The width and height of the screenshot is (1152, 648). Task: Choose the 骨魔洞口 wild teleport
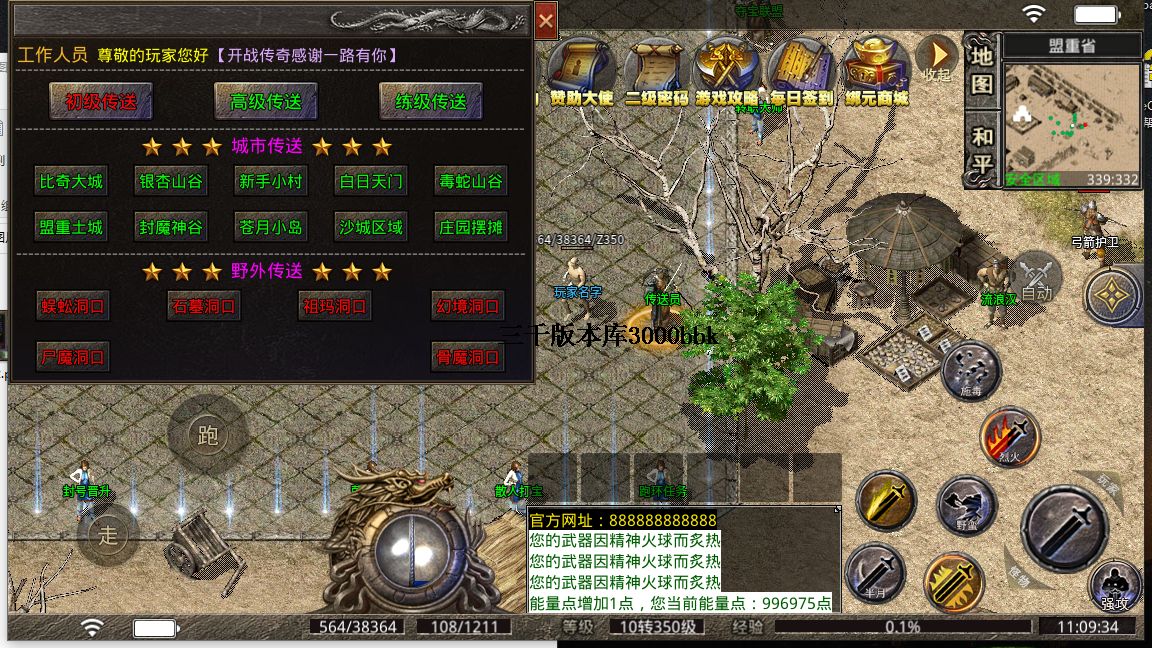(468, 357)
